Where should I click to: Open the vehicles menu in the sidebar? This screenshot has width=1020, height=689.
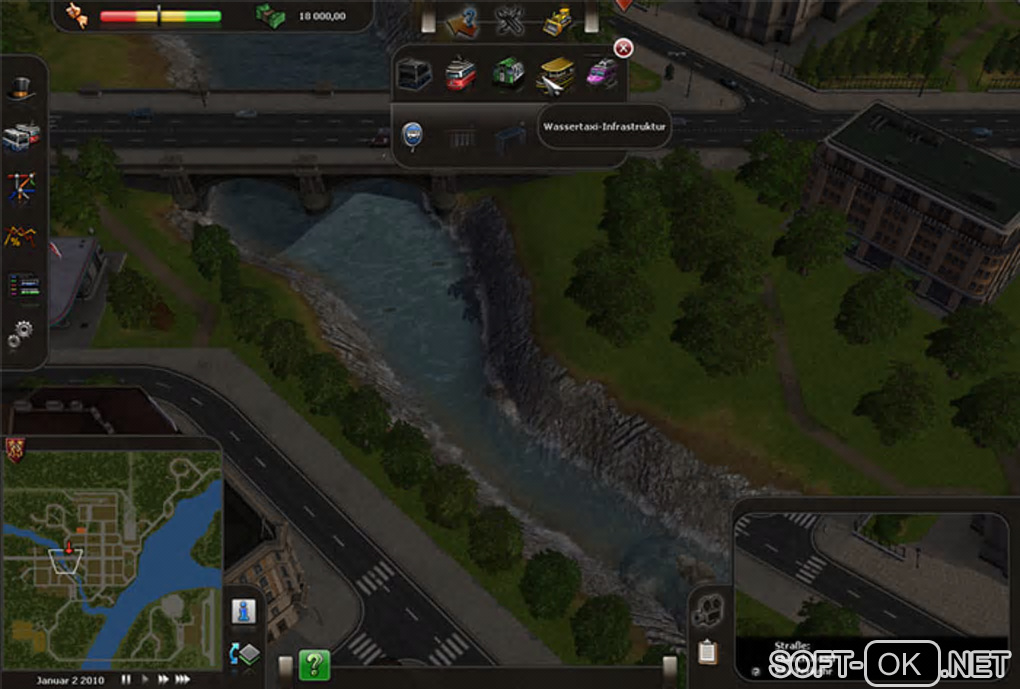point(23,137)
